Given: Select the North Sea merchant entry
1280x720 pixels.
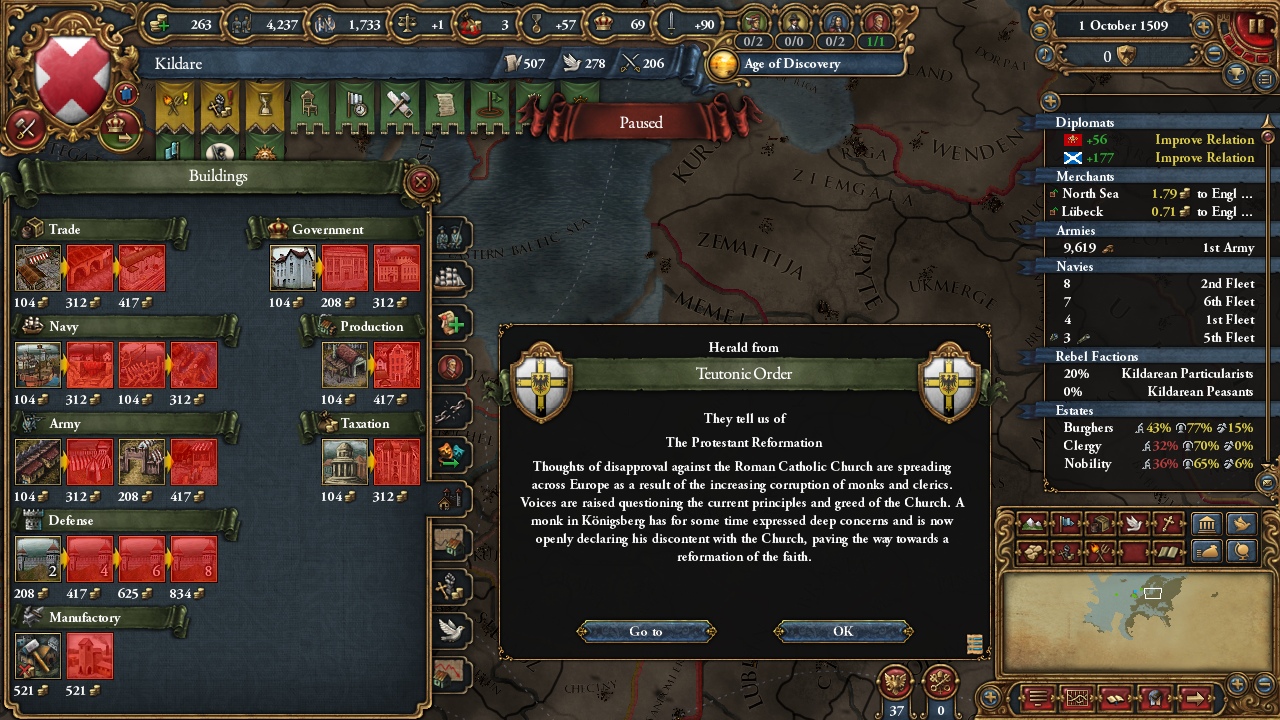Looking at the screenshot, I should pyautogui.click(x=1155, y=194).
